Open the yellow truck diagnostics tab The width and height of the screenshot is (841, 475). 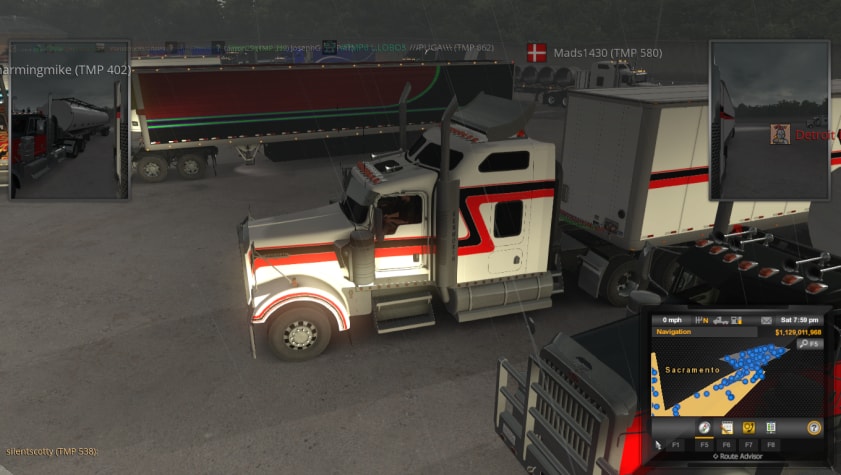(x=748, y=427)
